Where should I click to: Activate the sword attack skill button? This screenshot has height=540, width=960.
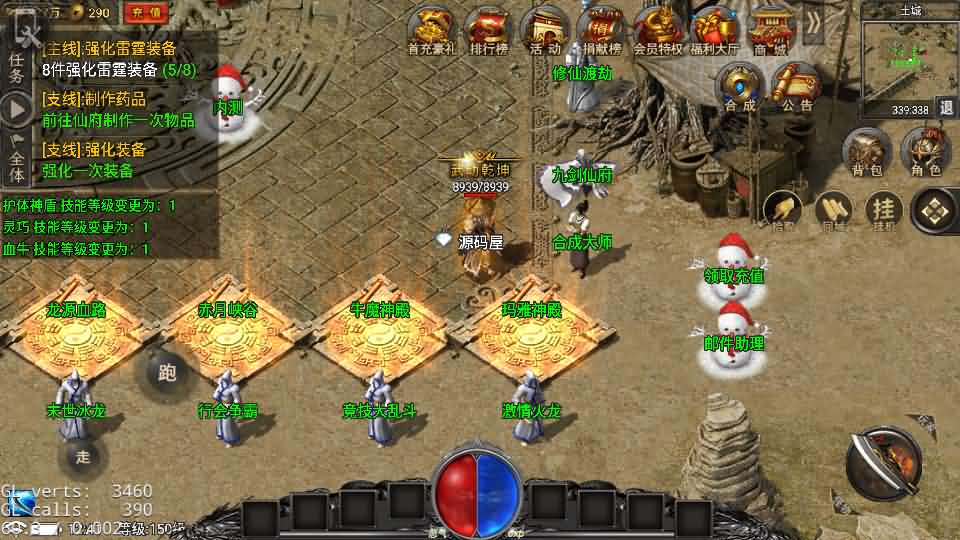[883, 461]
